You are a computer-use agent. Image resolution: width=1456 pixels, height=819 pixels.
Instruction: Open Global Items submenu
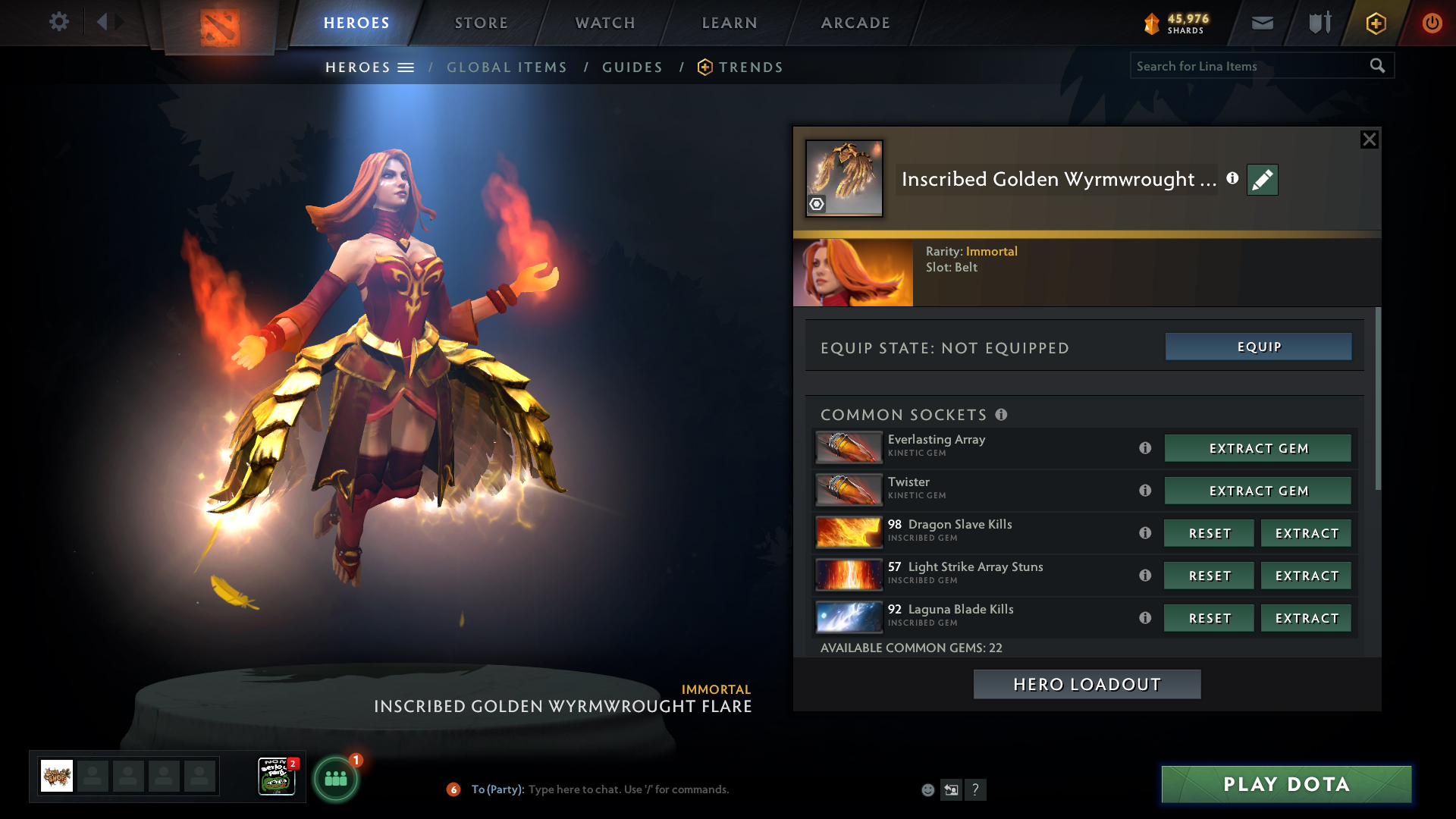[x=507, y=67]
